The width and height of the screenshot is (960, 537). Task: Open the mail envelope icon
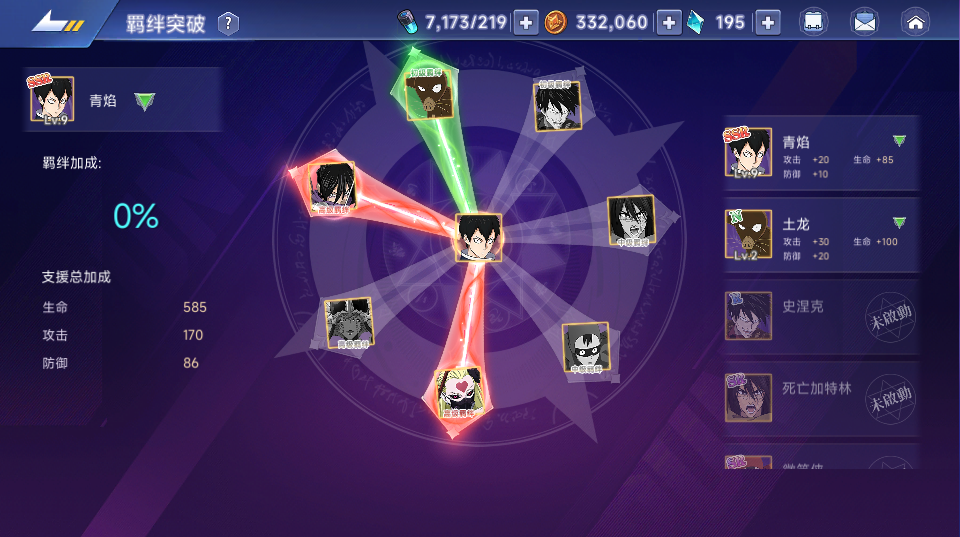[864, 22]
